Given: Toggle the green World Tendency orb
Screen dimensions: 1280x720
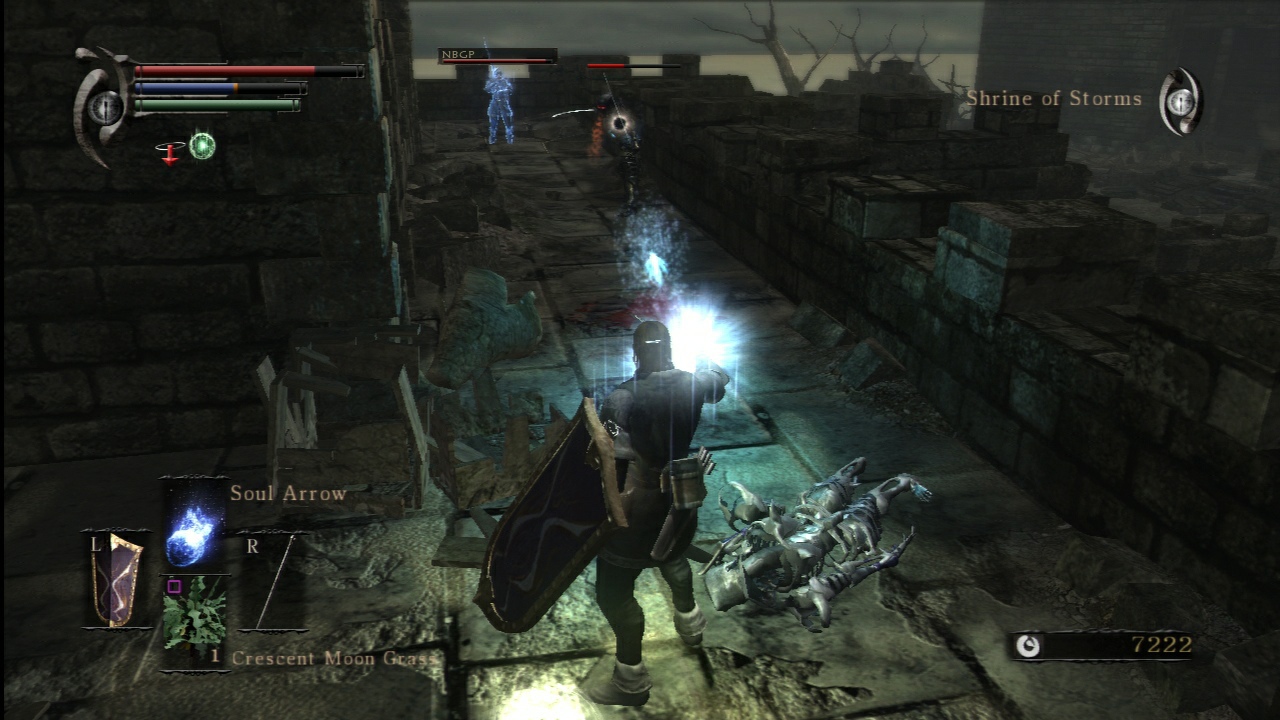Looking at the screenshot, I should click(x=202, y=144).
